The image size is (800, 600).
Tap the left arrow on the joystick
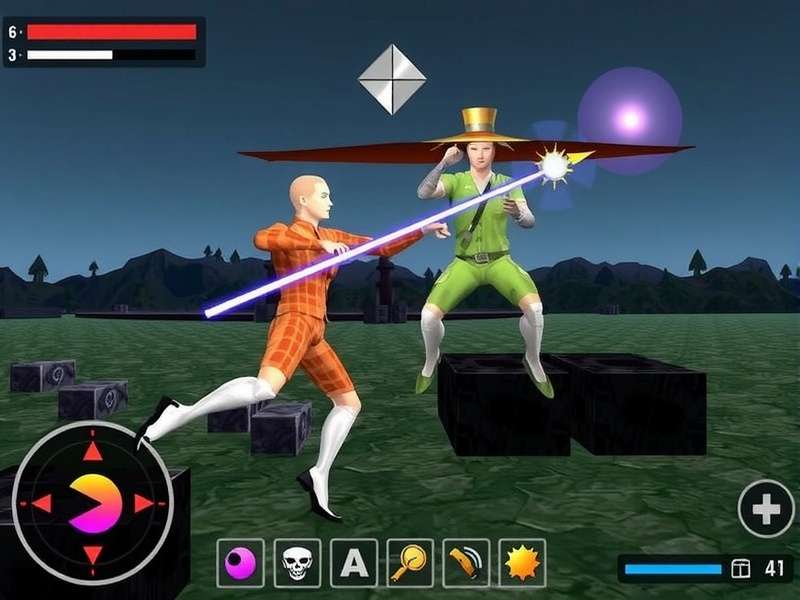(41, 503)
